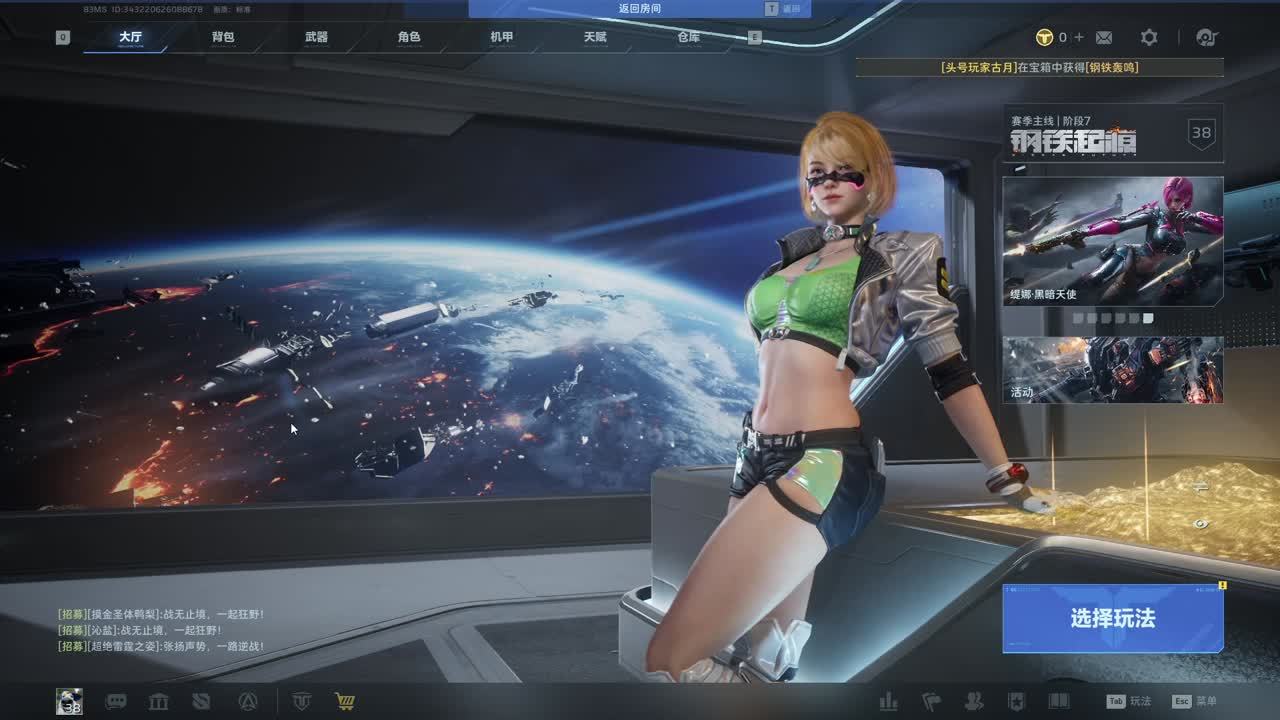Select the 大厅 lobby tab
This screenshot has height=720, width=1280.
tap(130, 37)
